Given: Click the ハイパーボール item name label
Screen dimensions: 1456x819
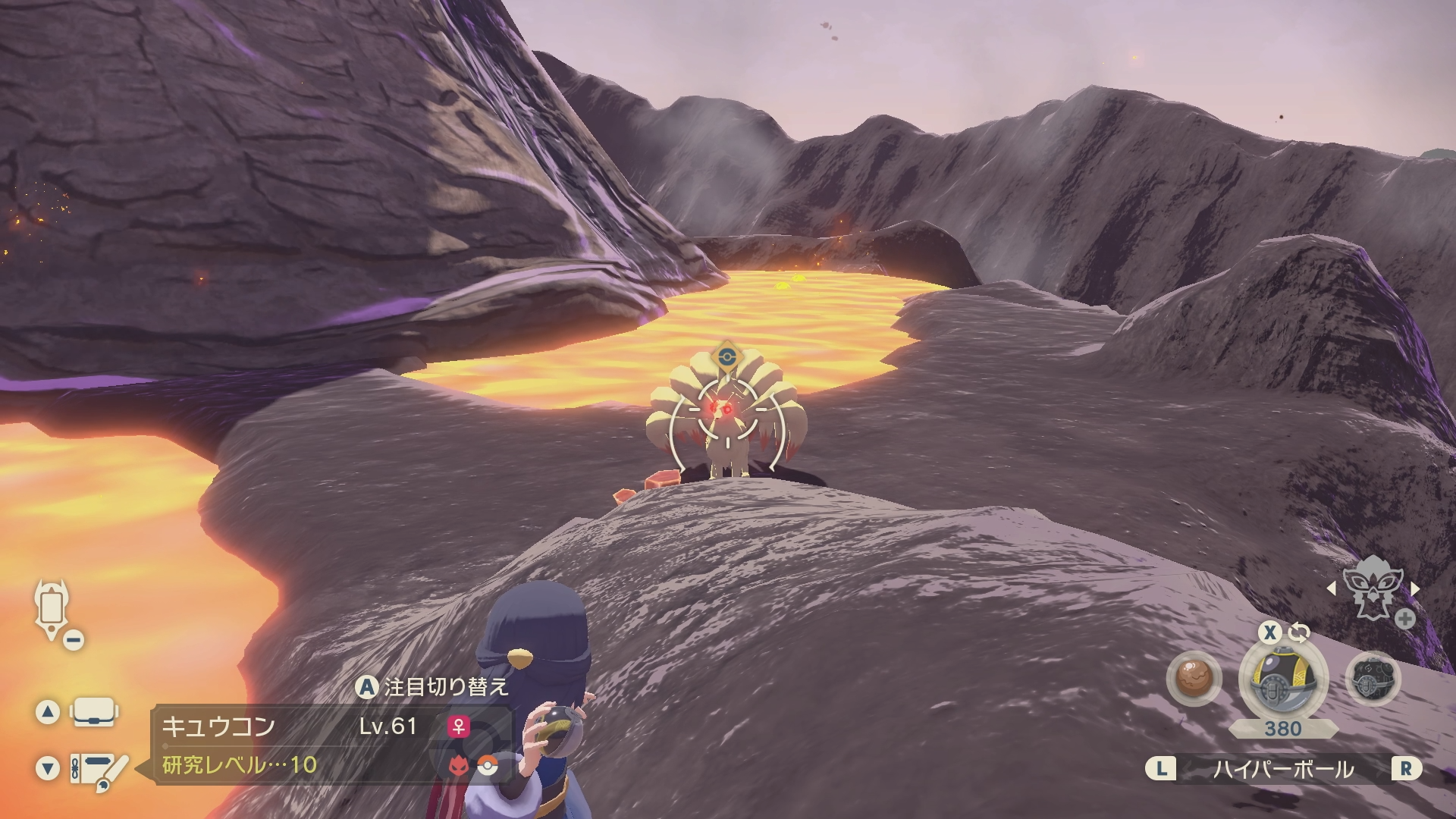Looking at the screenshot, I should point(1283,770).
